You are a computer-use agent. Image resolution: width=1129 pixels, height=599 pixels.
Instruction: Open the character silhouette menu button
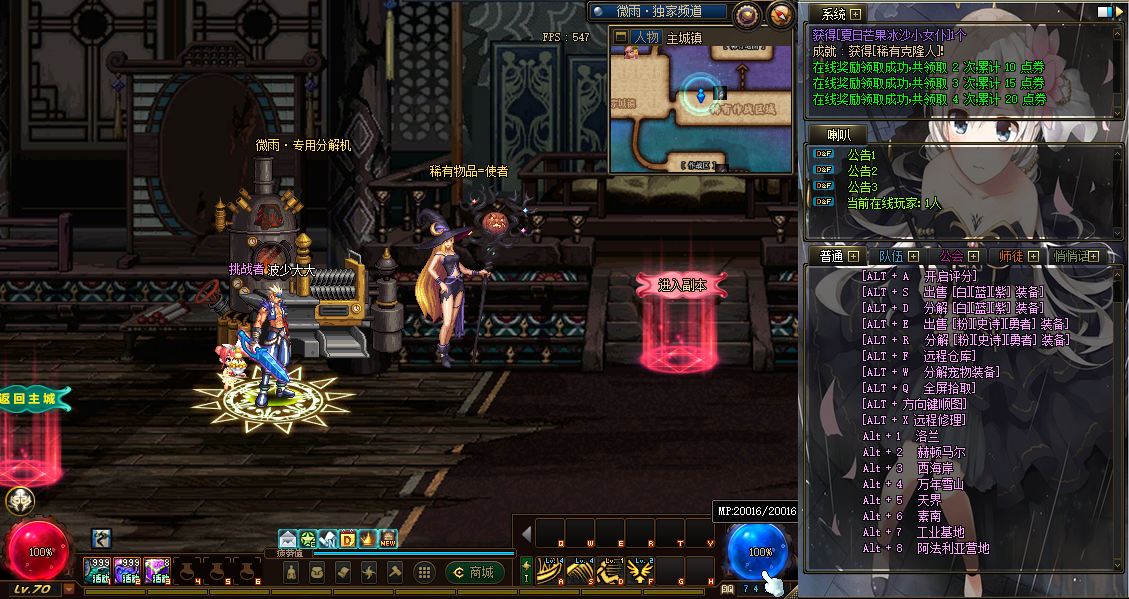point(291,572)
